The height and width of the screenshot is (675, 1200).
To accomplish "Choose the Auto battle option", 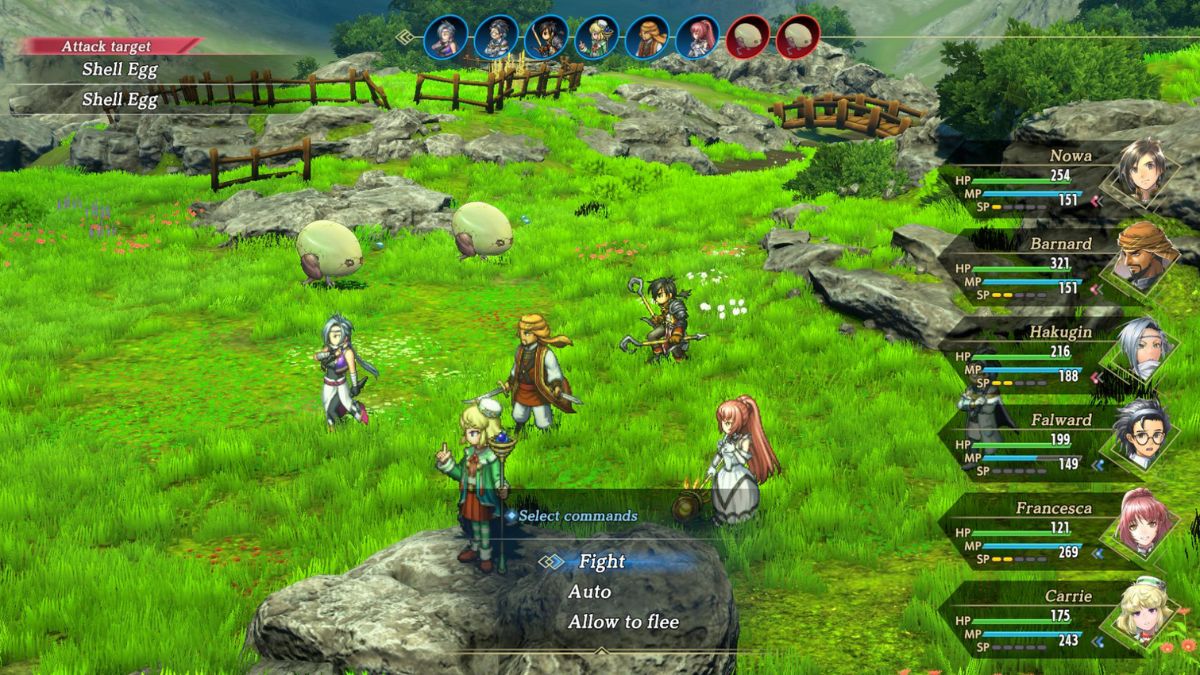I will click(x=590, y=592).
